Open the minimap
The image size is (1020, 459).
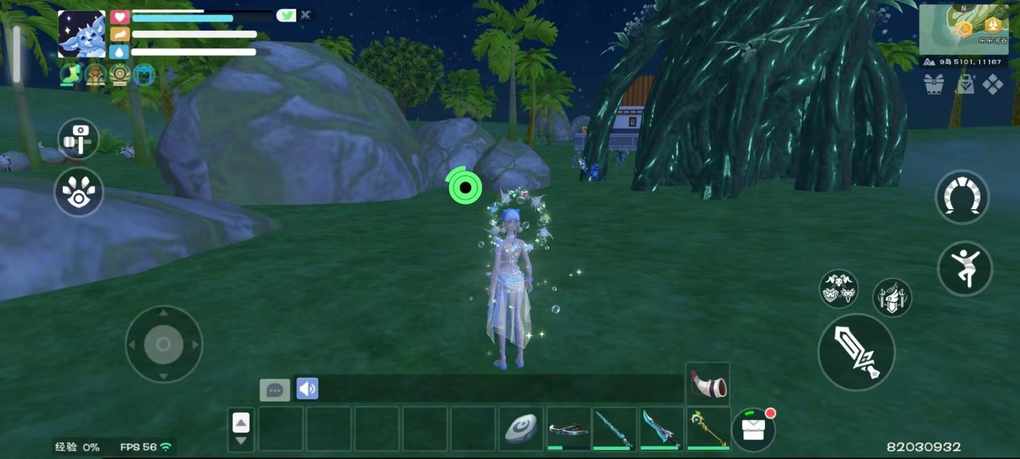(x=963, y=29)
